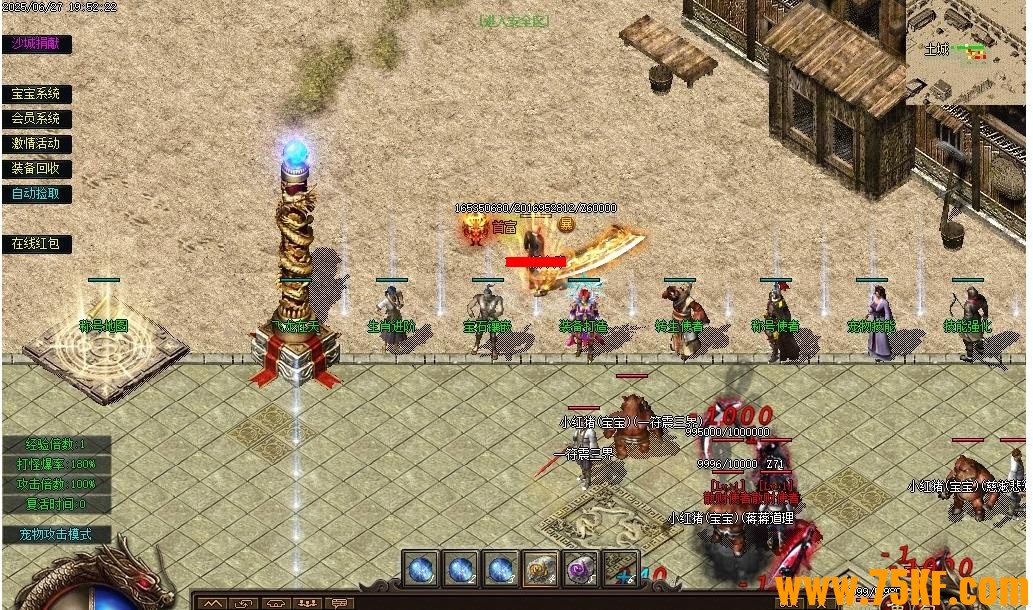
Task: Use the blue orb in hotbar slot 2
Action: pyautogui.click(x=461, y=569)
